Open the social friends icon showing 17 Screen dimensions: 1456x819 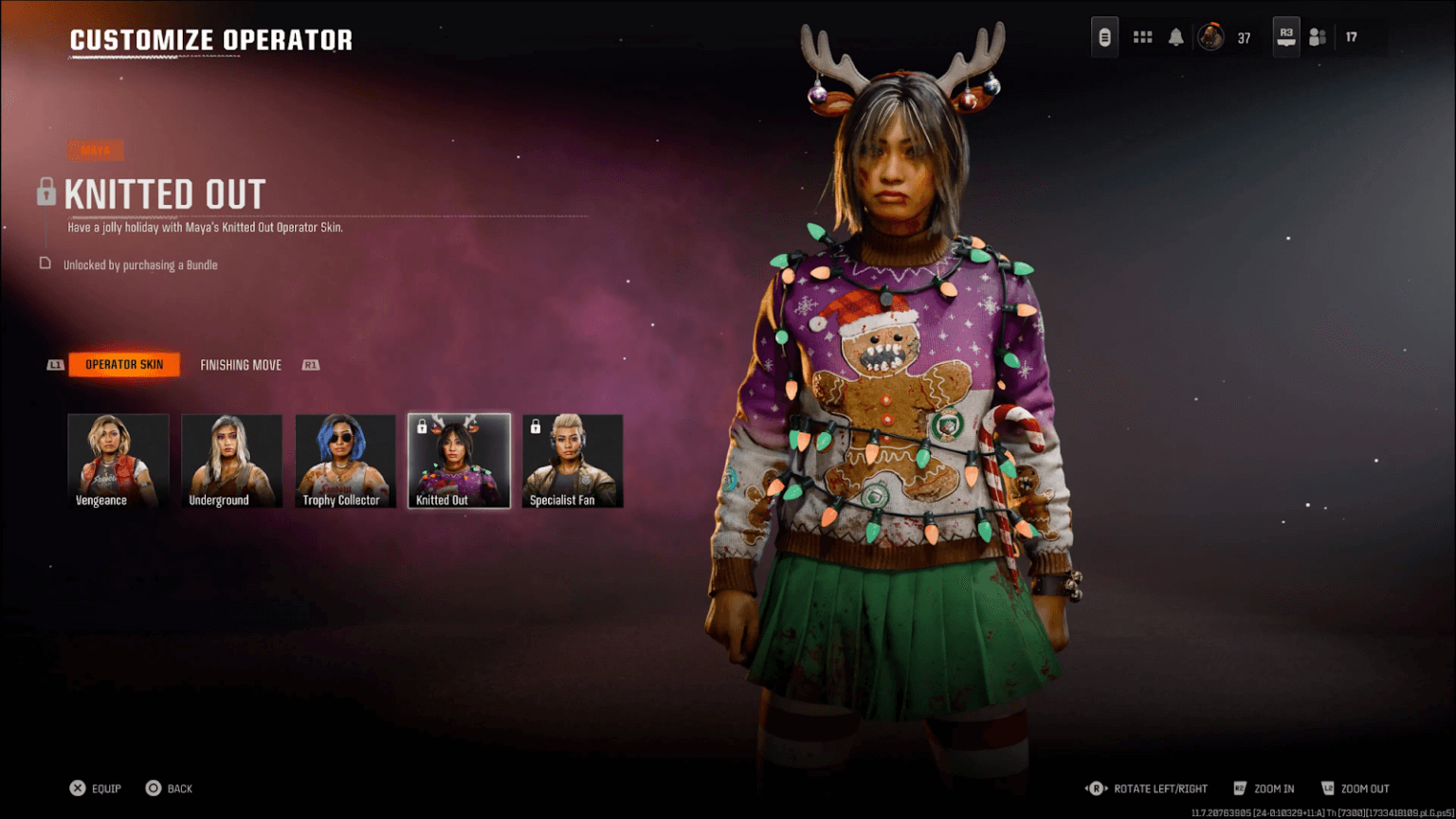(x=1317, y=36)
